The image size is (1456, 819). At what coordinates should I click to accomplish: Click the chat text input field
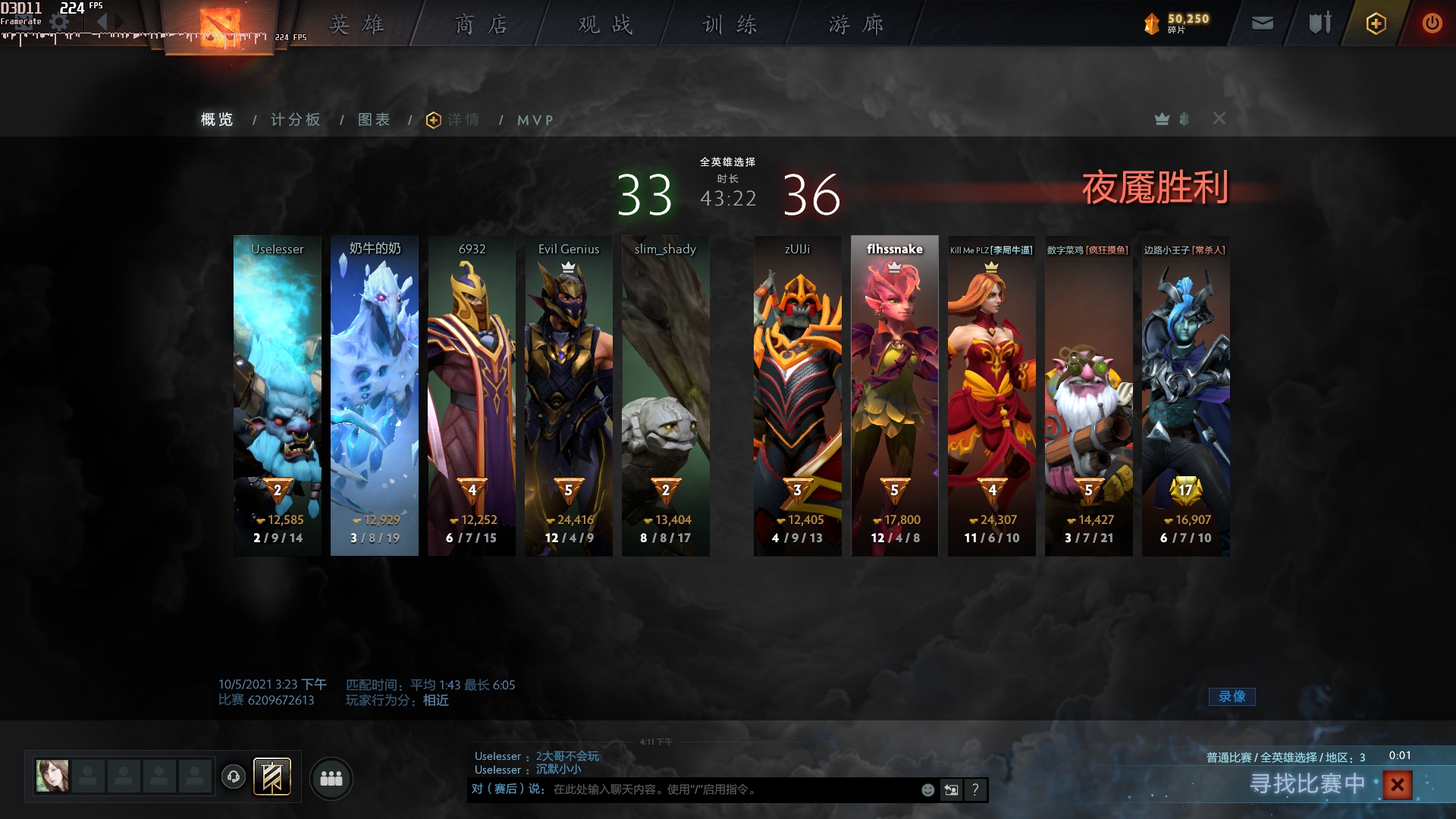728,789
